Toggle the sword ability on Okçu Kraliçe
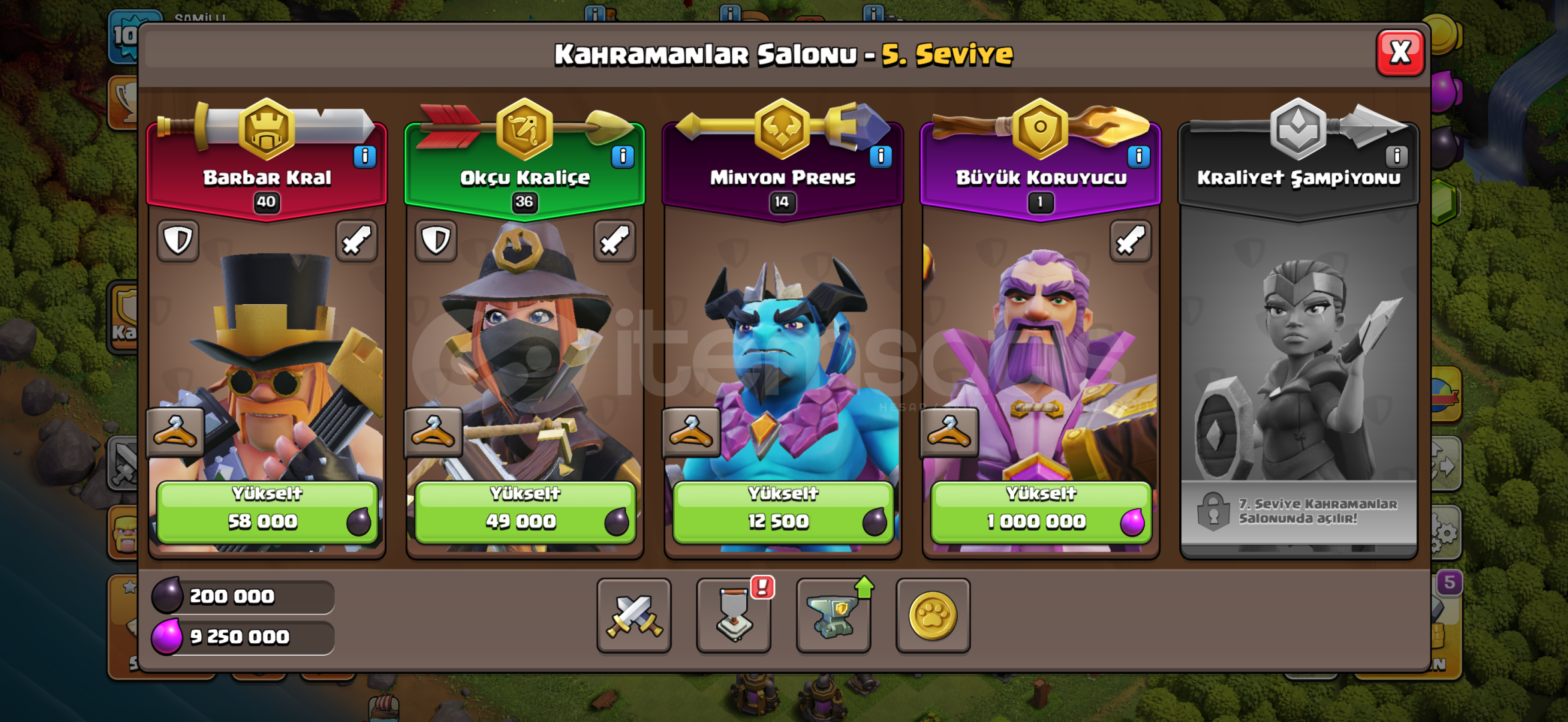This screenshot has height=722, width=1568. [615, 241]
